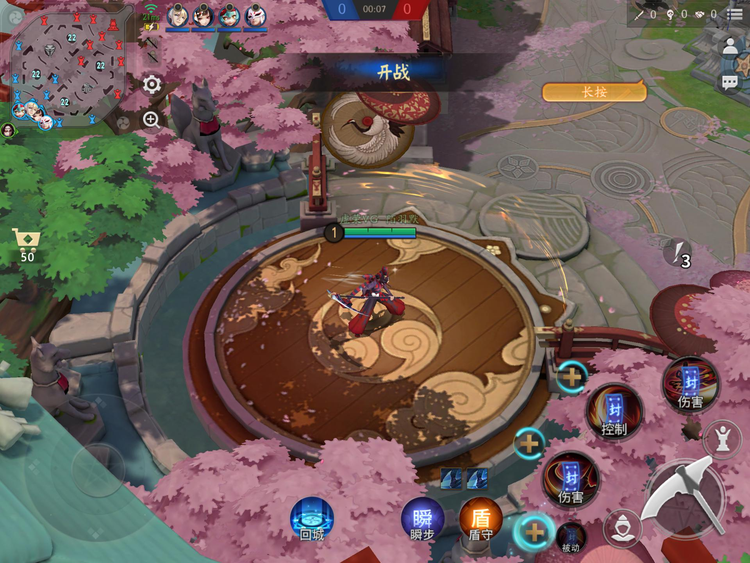Open the shop cart showing 50 gold
This screenshot has height=563, width=750.
26,244
